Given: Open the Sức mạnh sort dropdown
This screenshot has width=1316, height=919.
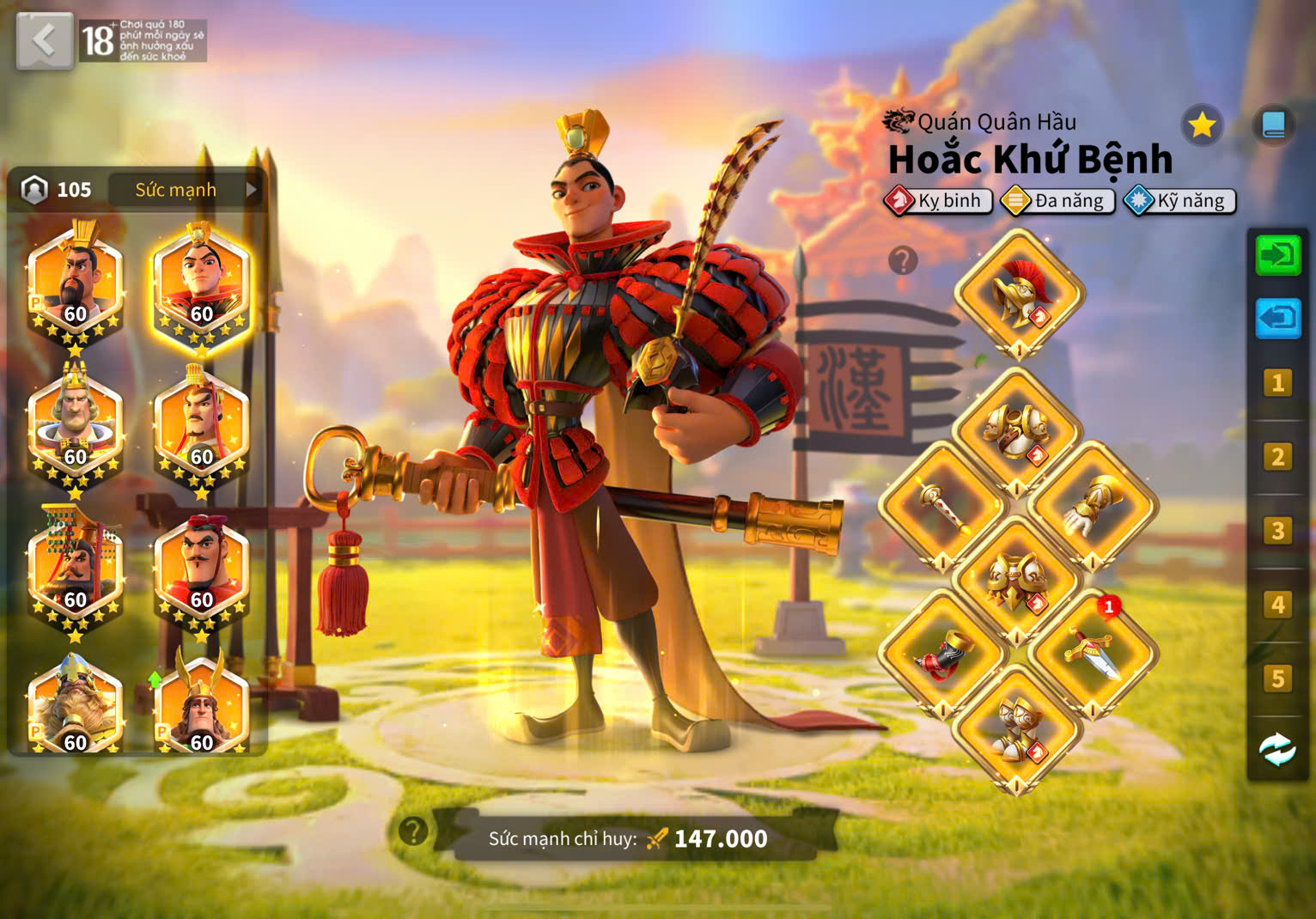Looking at the screenshot, I should [x=186, y=190].
